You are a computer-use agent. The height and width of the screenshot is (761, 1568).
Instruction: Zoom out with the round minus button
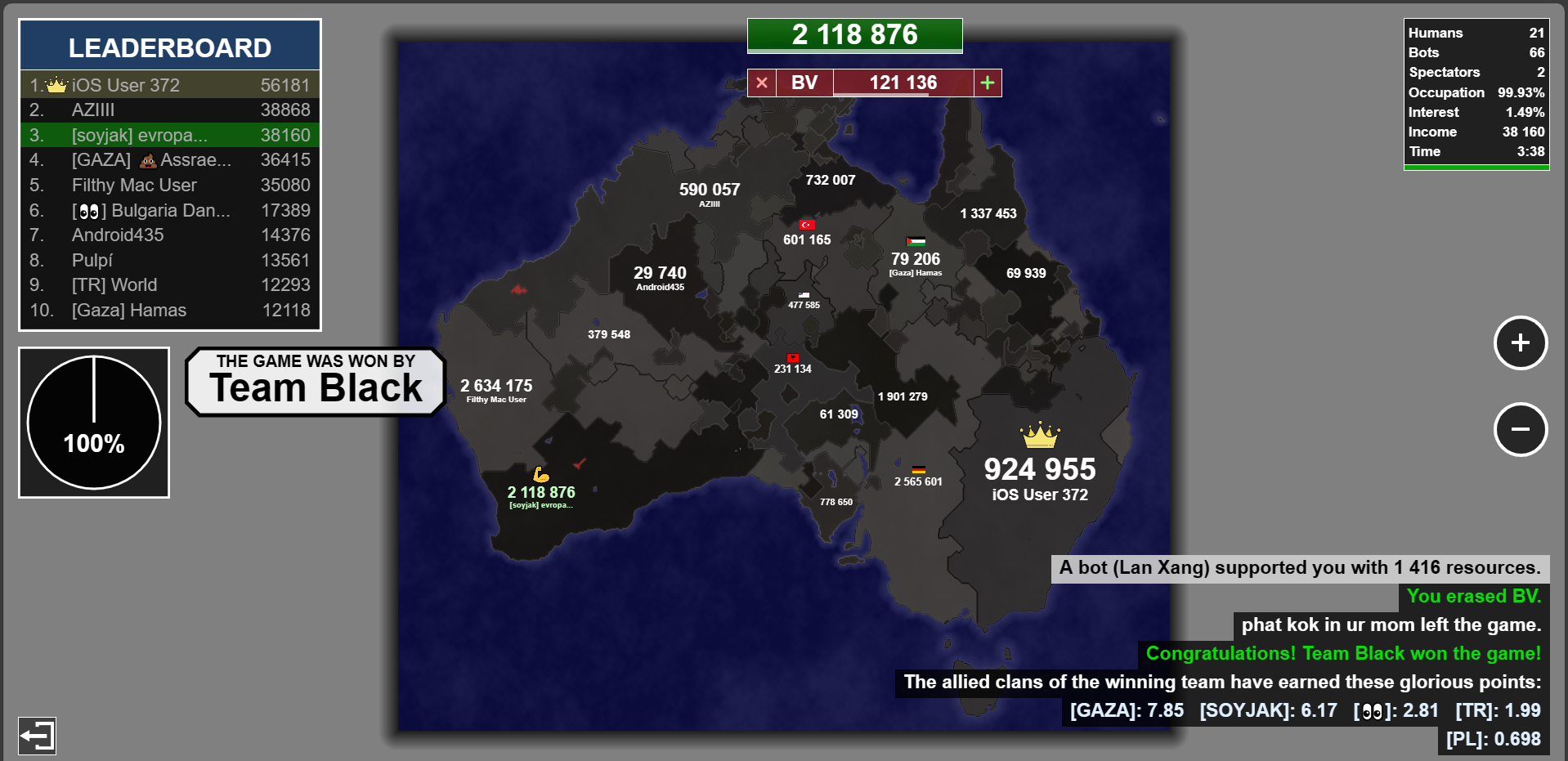[x=1520, y=429]
